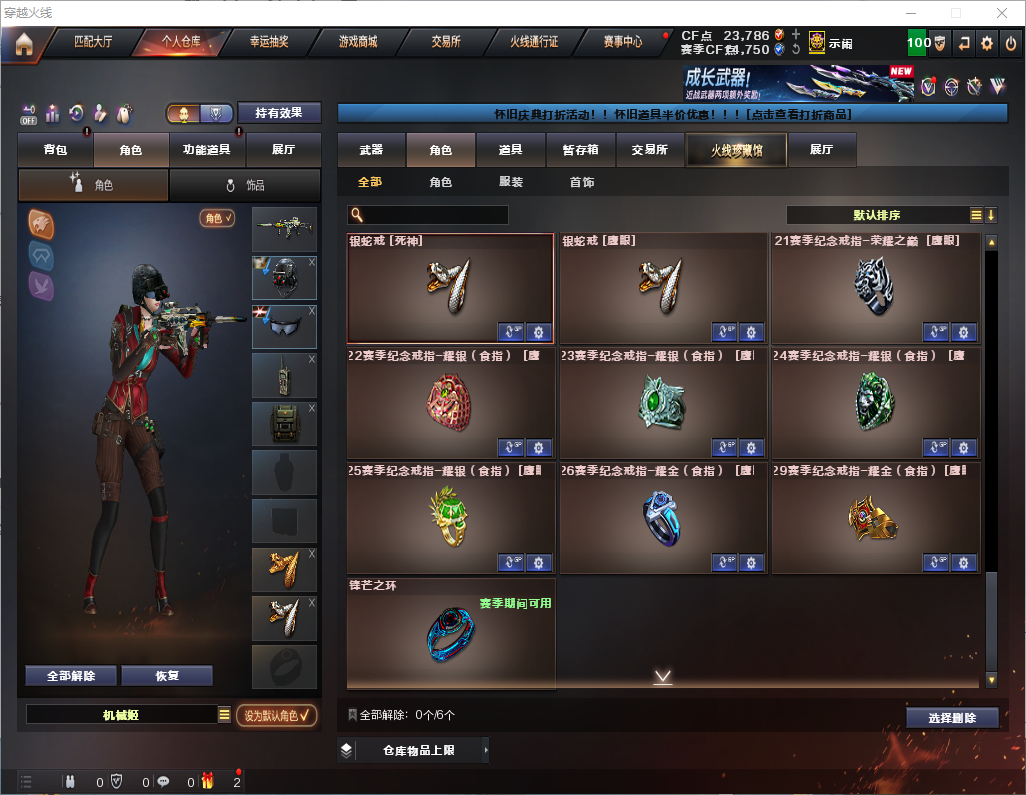Open the 饰品 accessories sub-tab
The height and width of the screenshot is (795, 1026).
[245, 185]
